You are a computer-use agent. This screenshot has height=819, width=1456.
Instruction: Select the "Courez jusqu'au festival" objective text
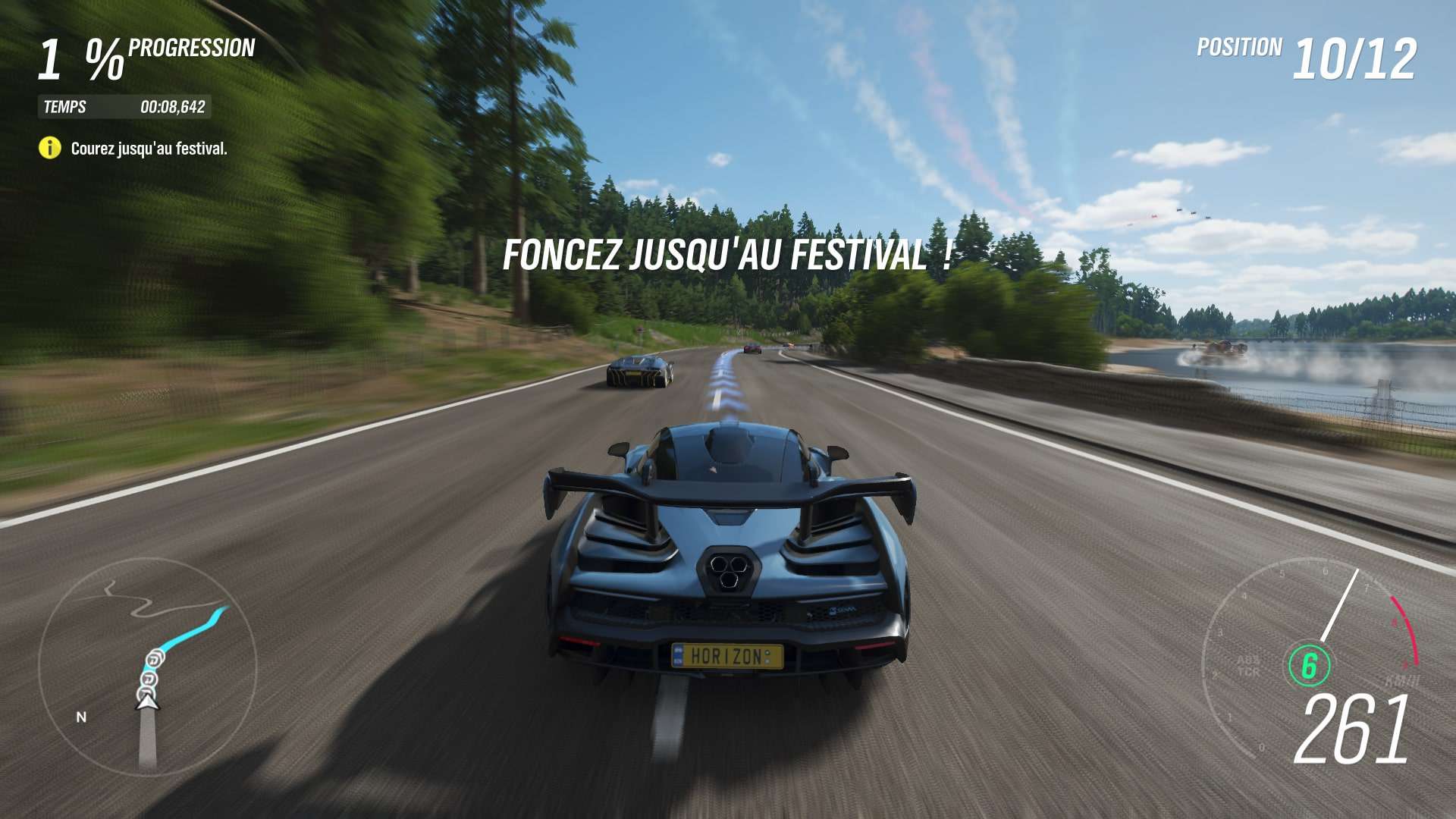coord(149,149)
